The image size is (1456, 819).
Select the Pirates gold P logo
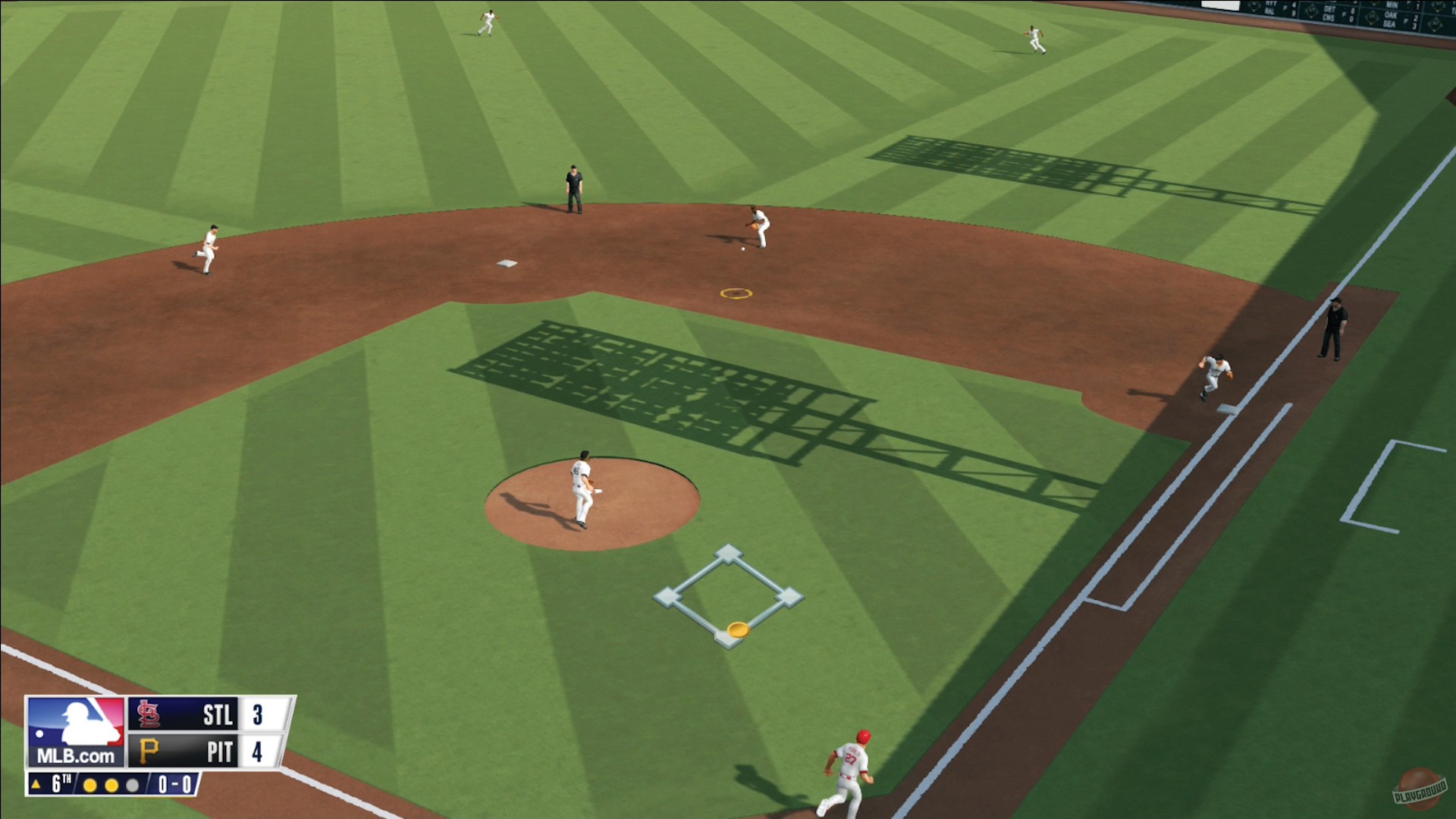coord(150,750)
